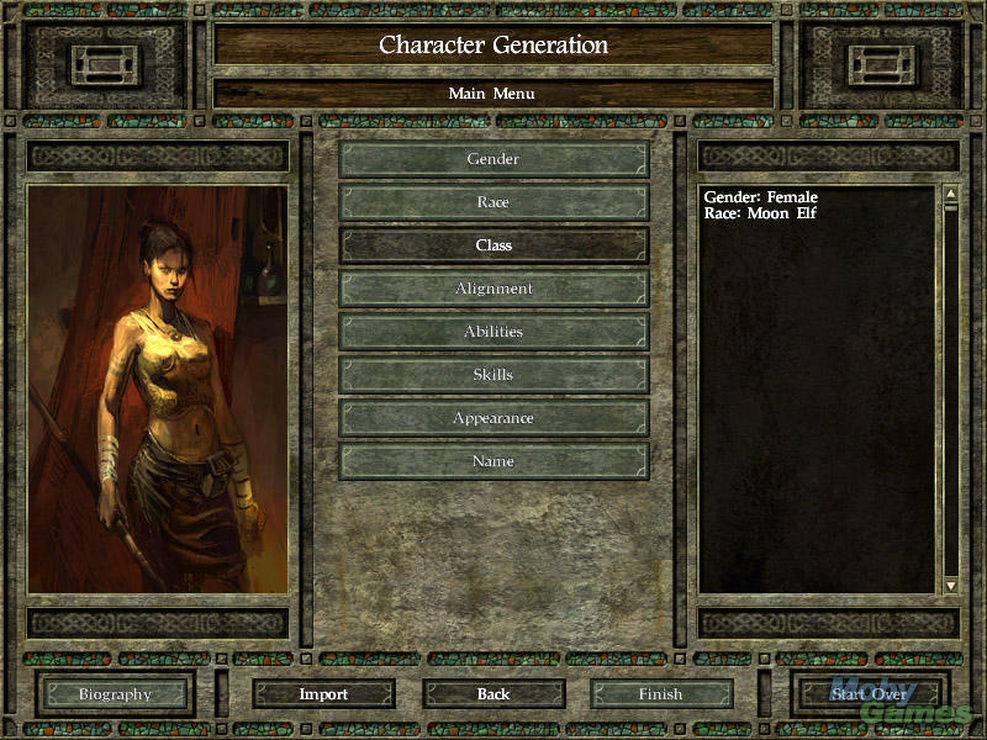Import an existing character
The width and height of the screenshot is (987, 740).
tap(323, 694)
